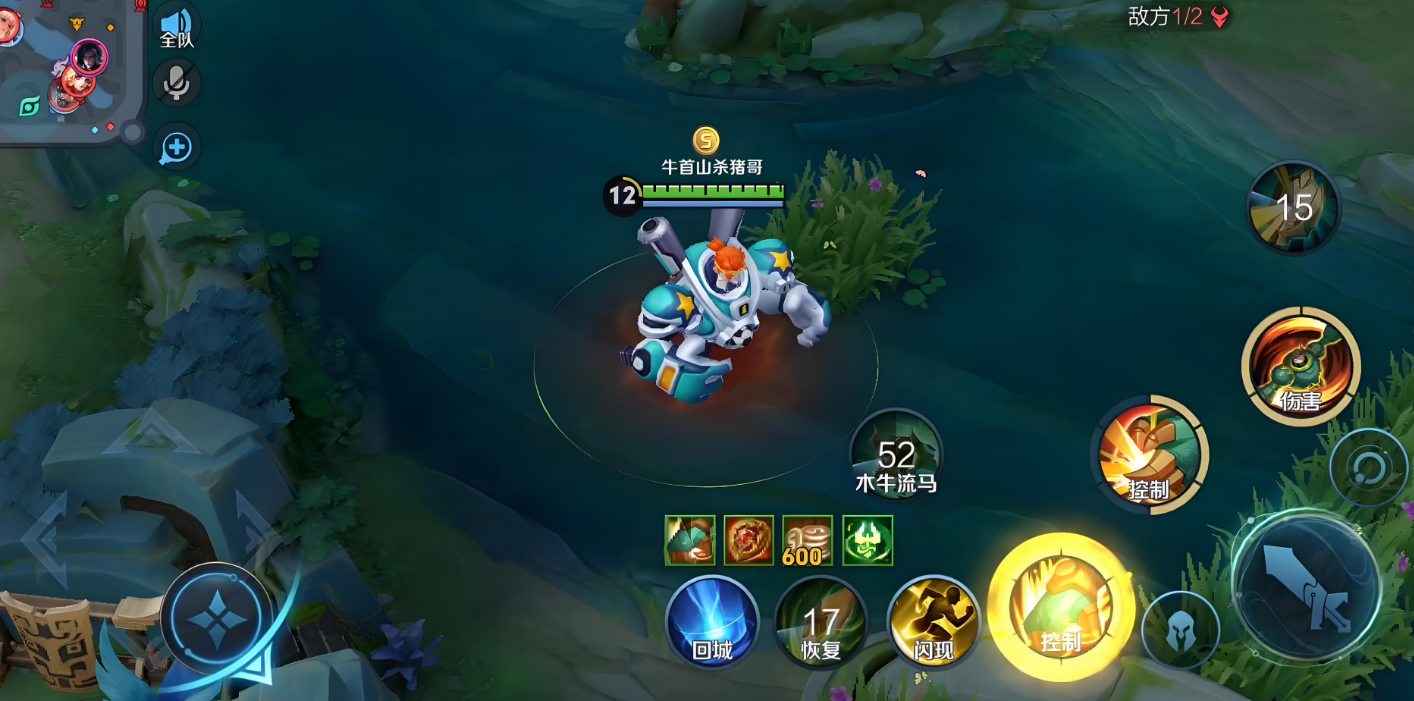Use the 恢复 heal ability
1414x701 pixels.
tap(821, 624)
